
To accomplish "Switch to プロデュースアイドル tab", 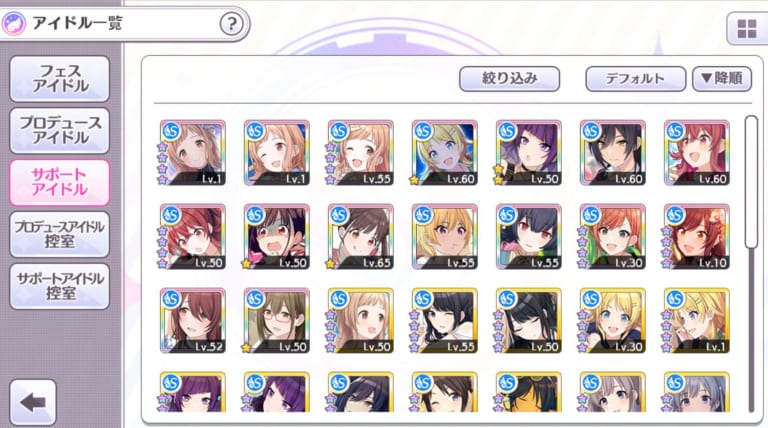I will [x=59, y=129].
